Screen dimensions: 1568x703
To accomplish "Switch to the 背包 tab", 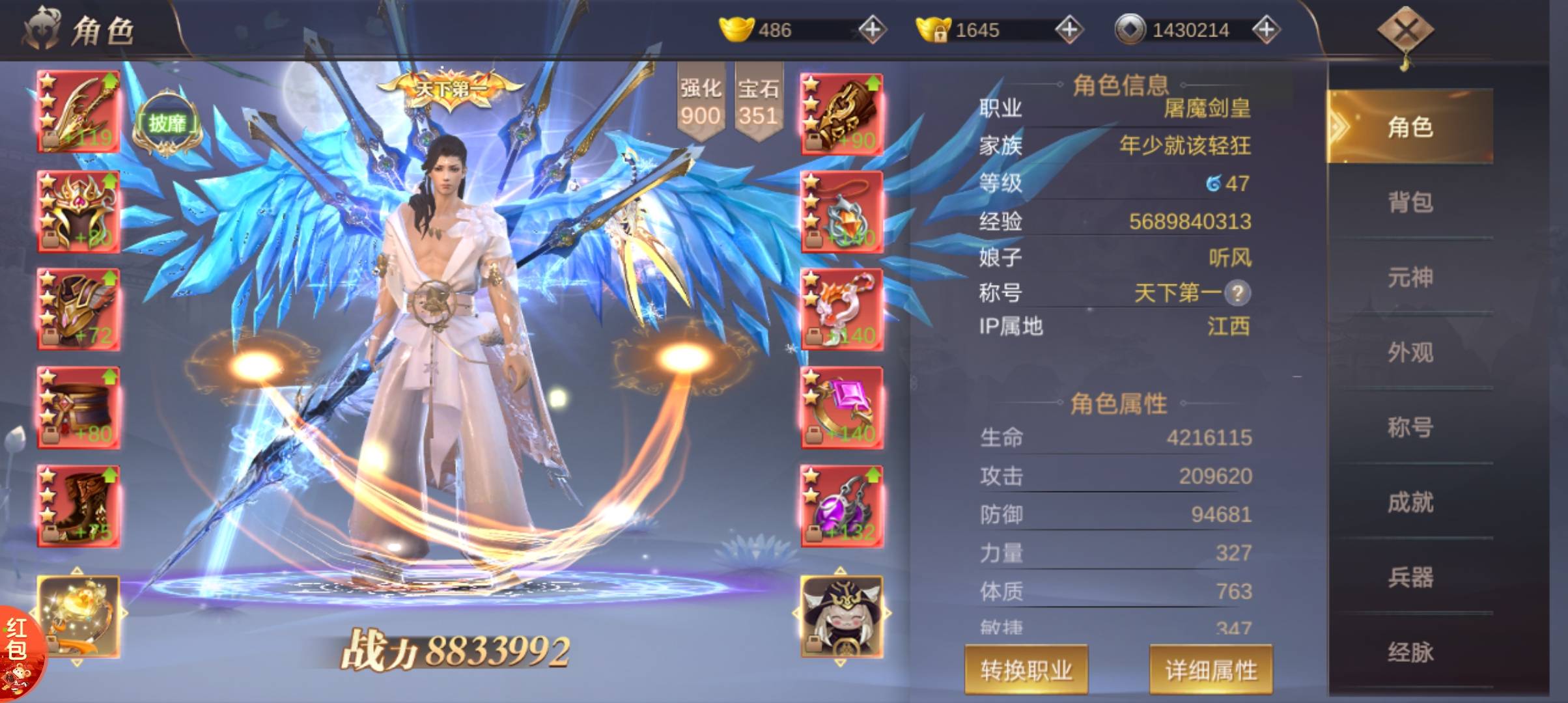I will (x=1410, y=202).
